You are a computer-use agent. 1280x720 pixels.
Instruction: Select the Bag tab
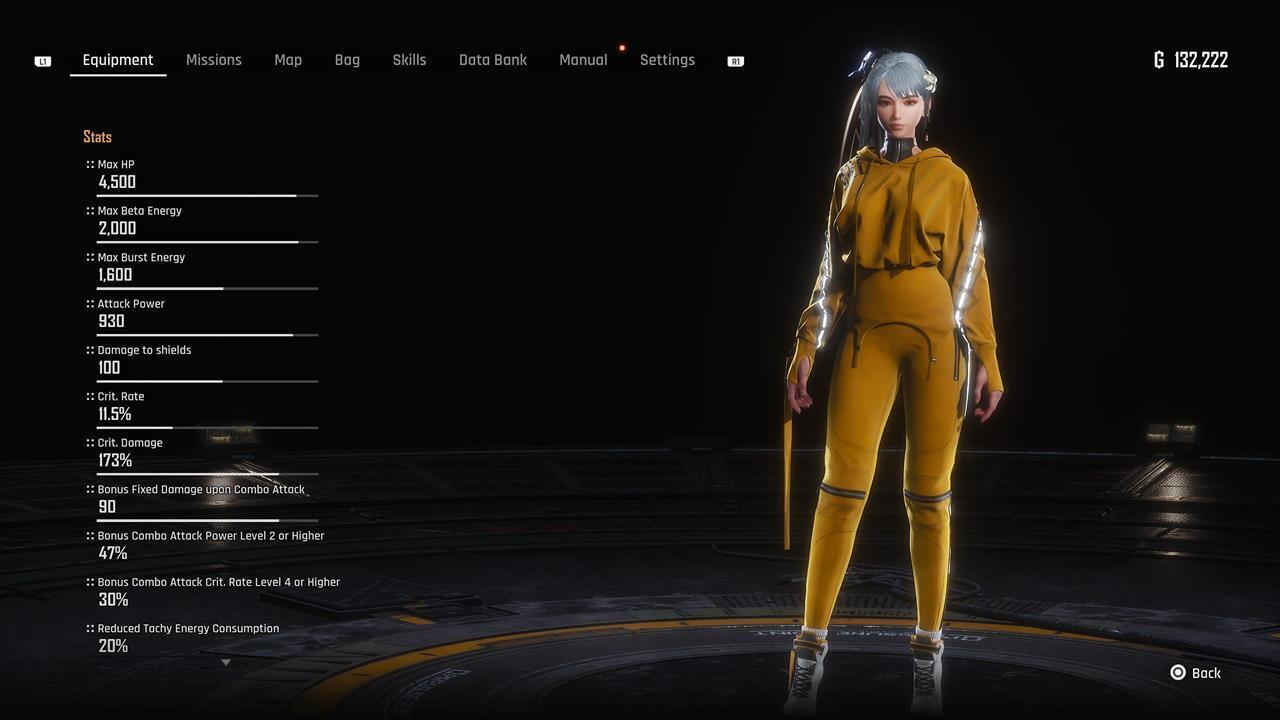pyautogui.click(x=347, y=60)
